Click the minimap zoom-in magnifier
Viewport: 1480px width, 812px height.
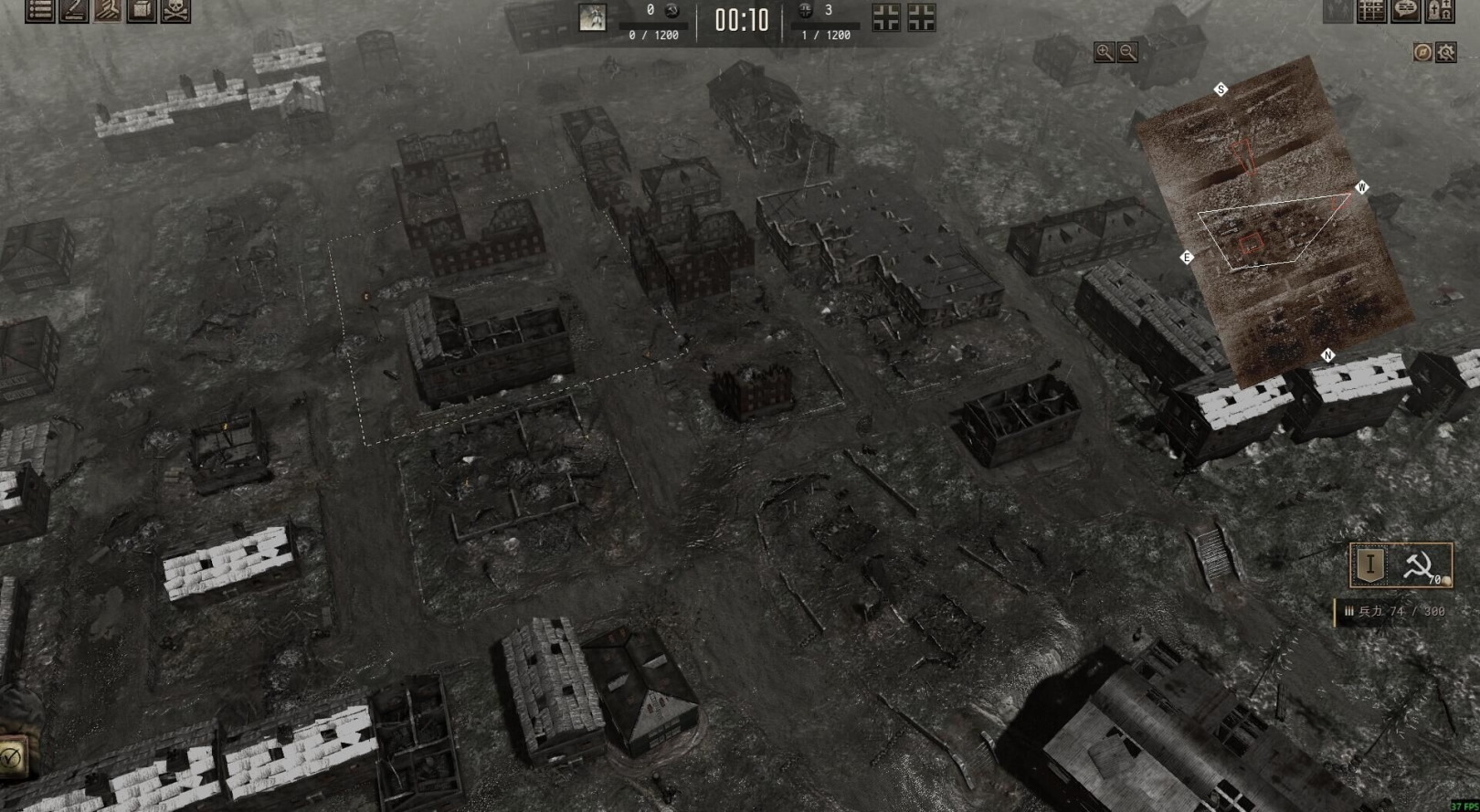(x=1105, y=52)
